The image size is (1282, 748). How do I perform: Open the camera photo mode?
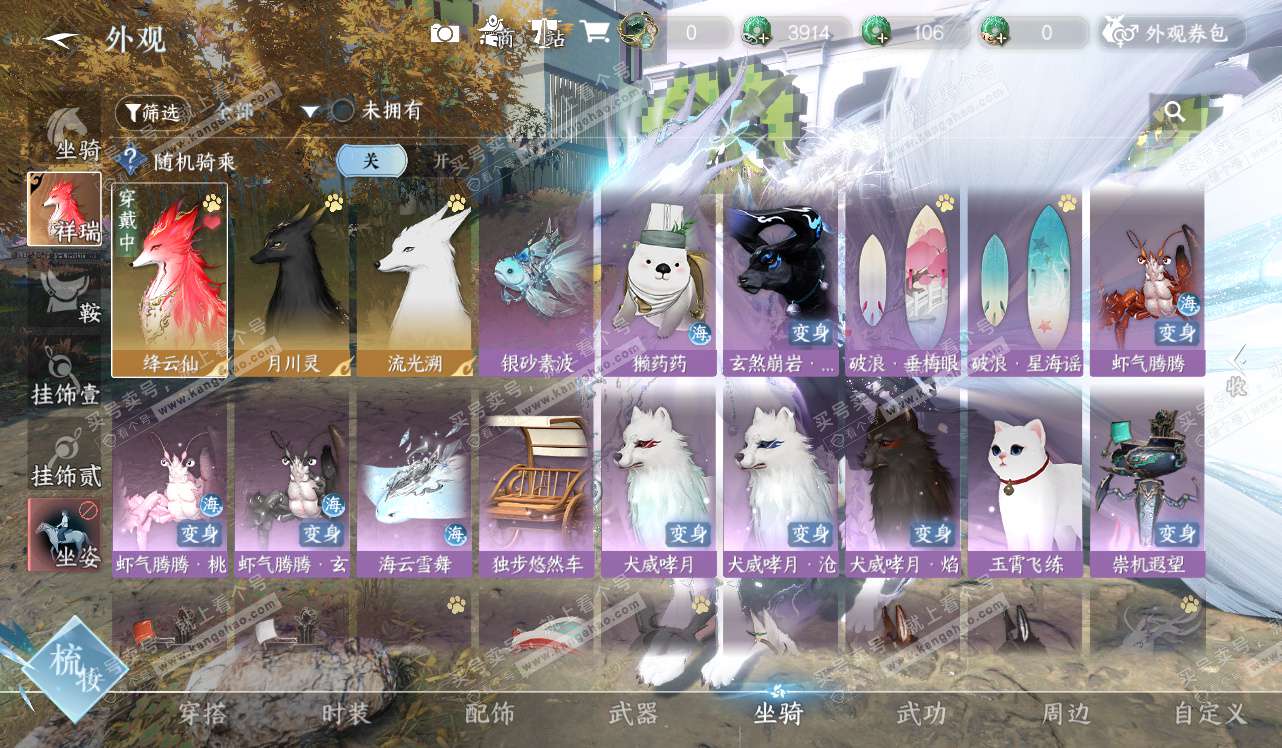click(x=445, y=33)
